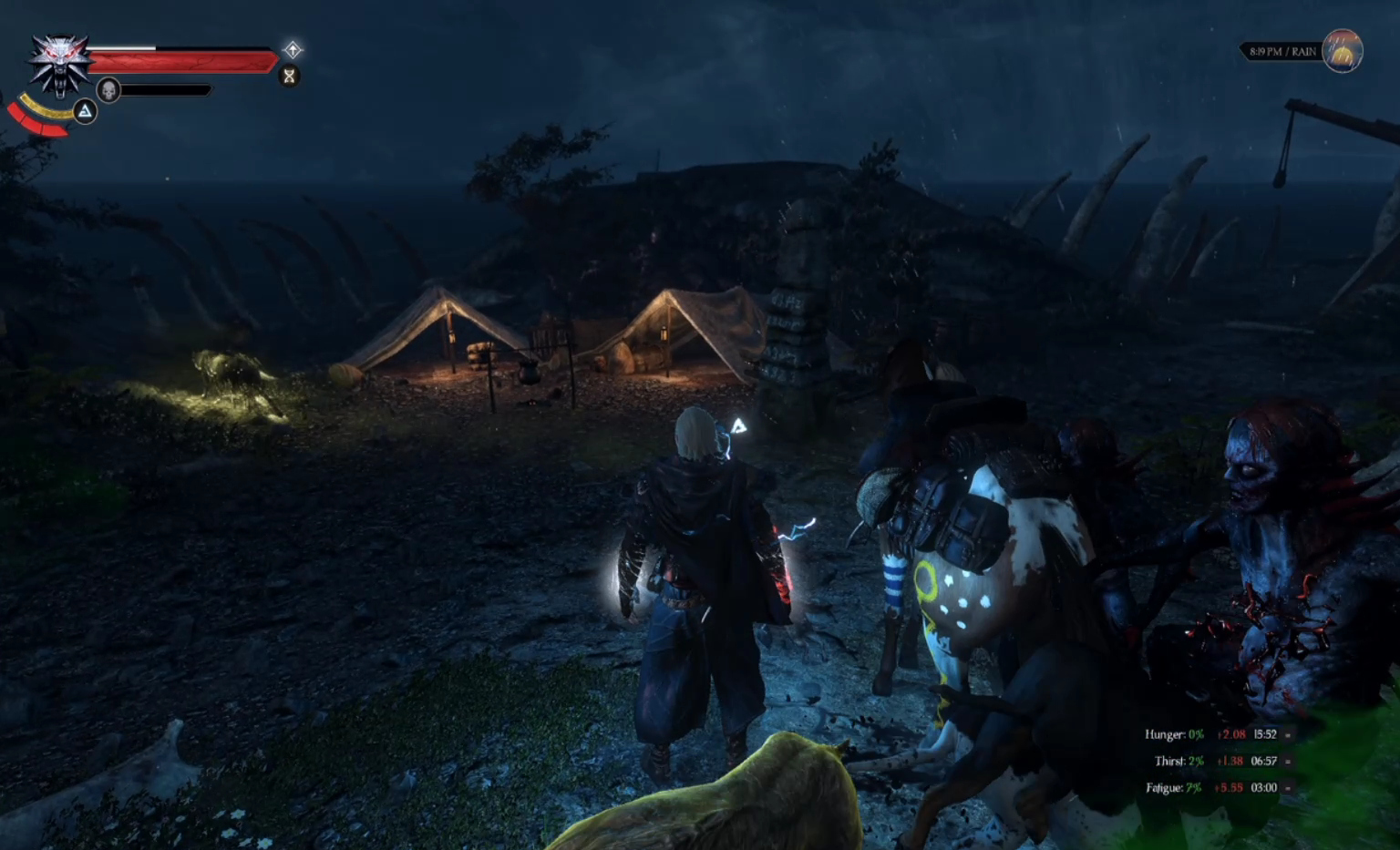Select the active sign icon
The height and width of the screenshot is (850, 1400).
coord(85,111)
